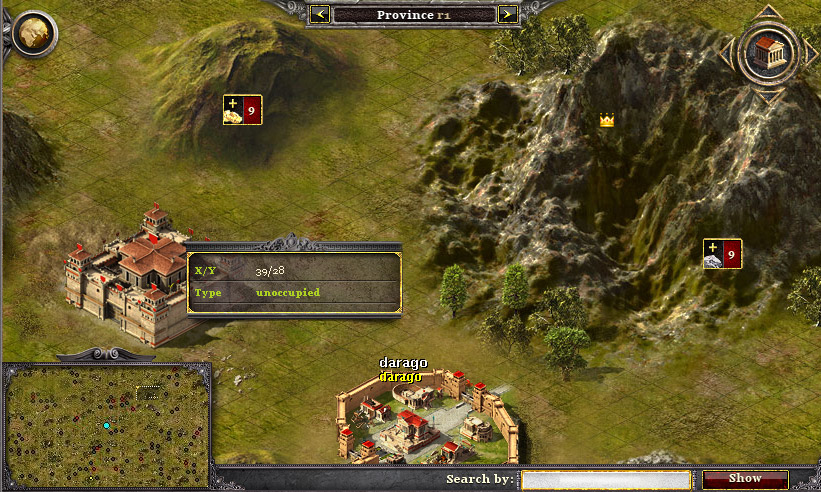Screen dimensions: 821x492
Task: Pan map using the compass up arrow
Action: pos(767,12)
